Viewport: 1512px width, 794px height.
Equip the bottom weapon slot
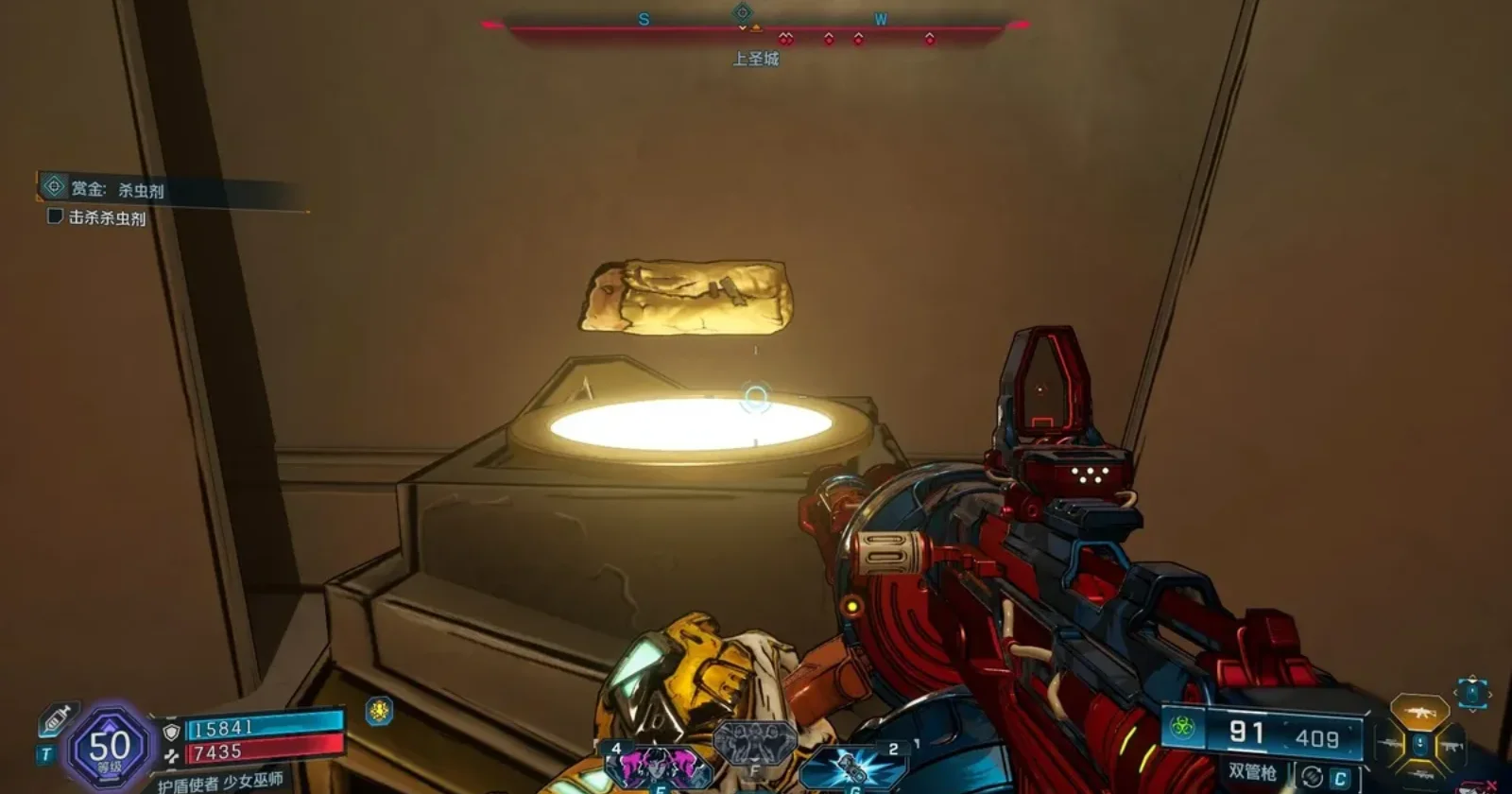click(x=1418, y=777)
